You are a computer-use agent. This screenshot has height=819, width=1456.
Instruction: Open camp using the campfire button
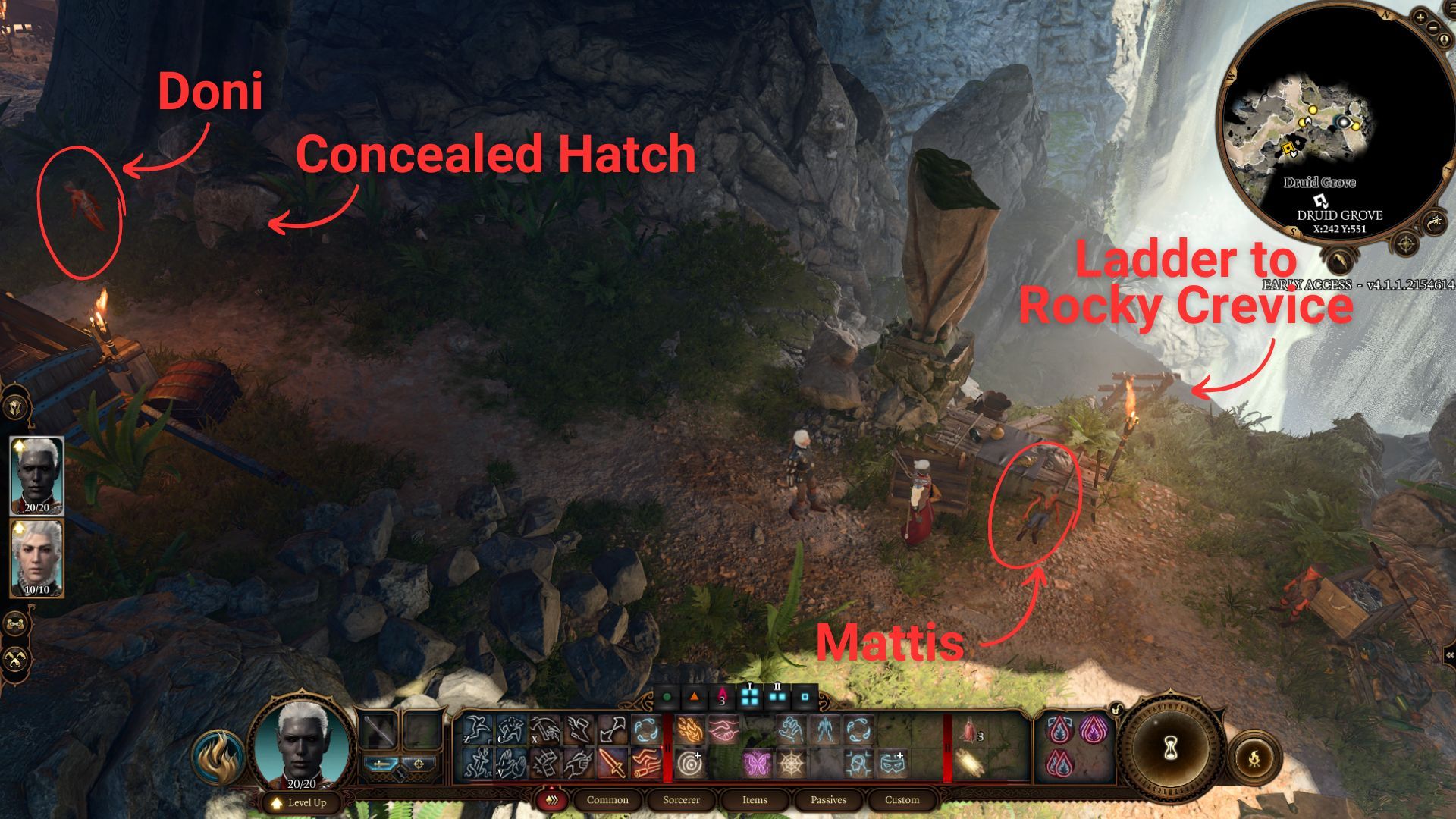coord(1254,756)
